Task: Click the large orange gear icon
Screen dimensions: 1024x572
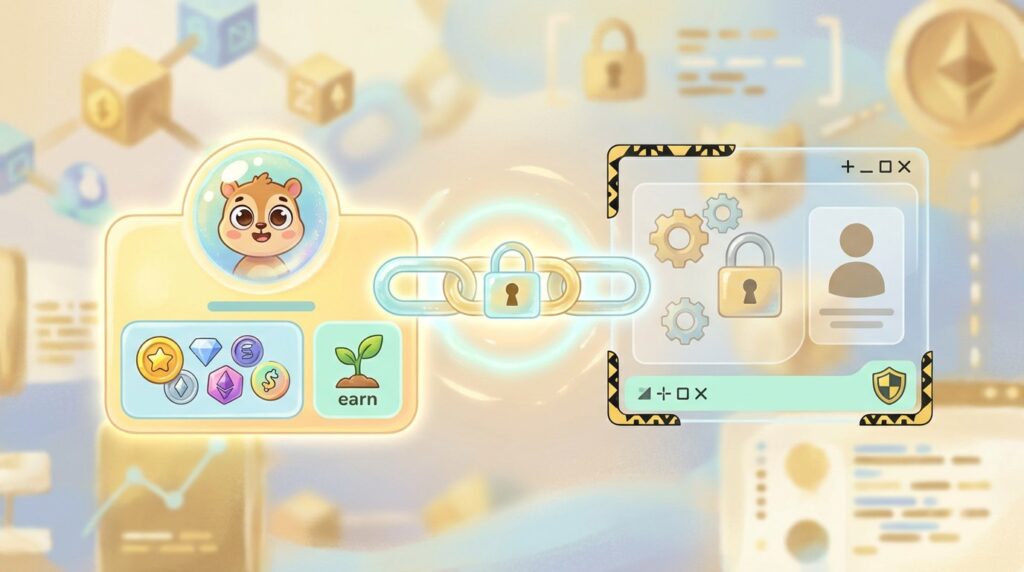Action: 678,237
